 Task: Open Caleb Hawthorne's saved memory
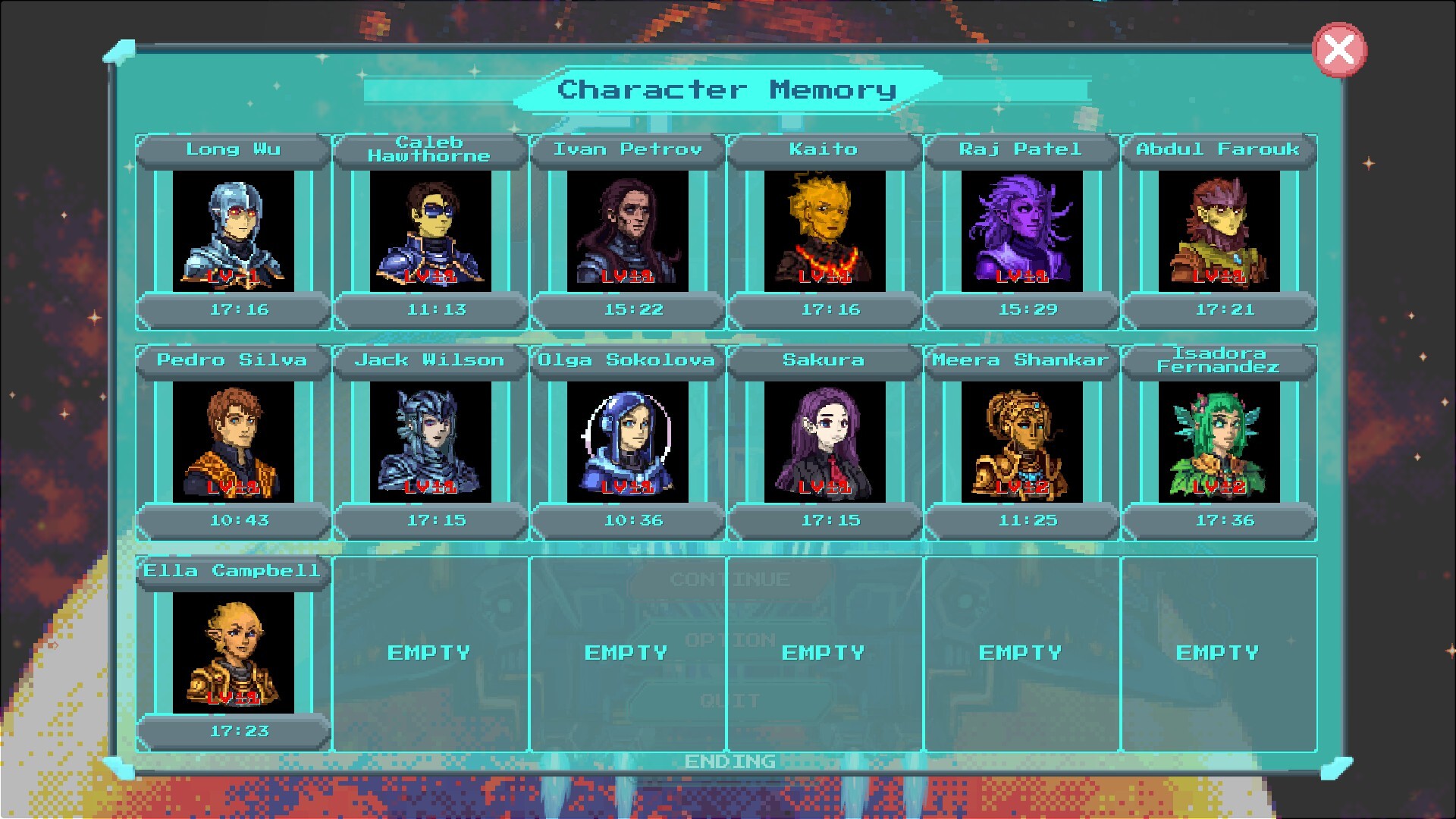pos(428,231)
